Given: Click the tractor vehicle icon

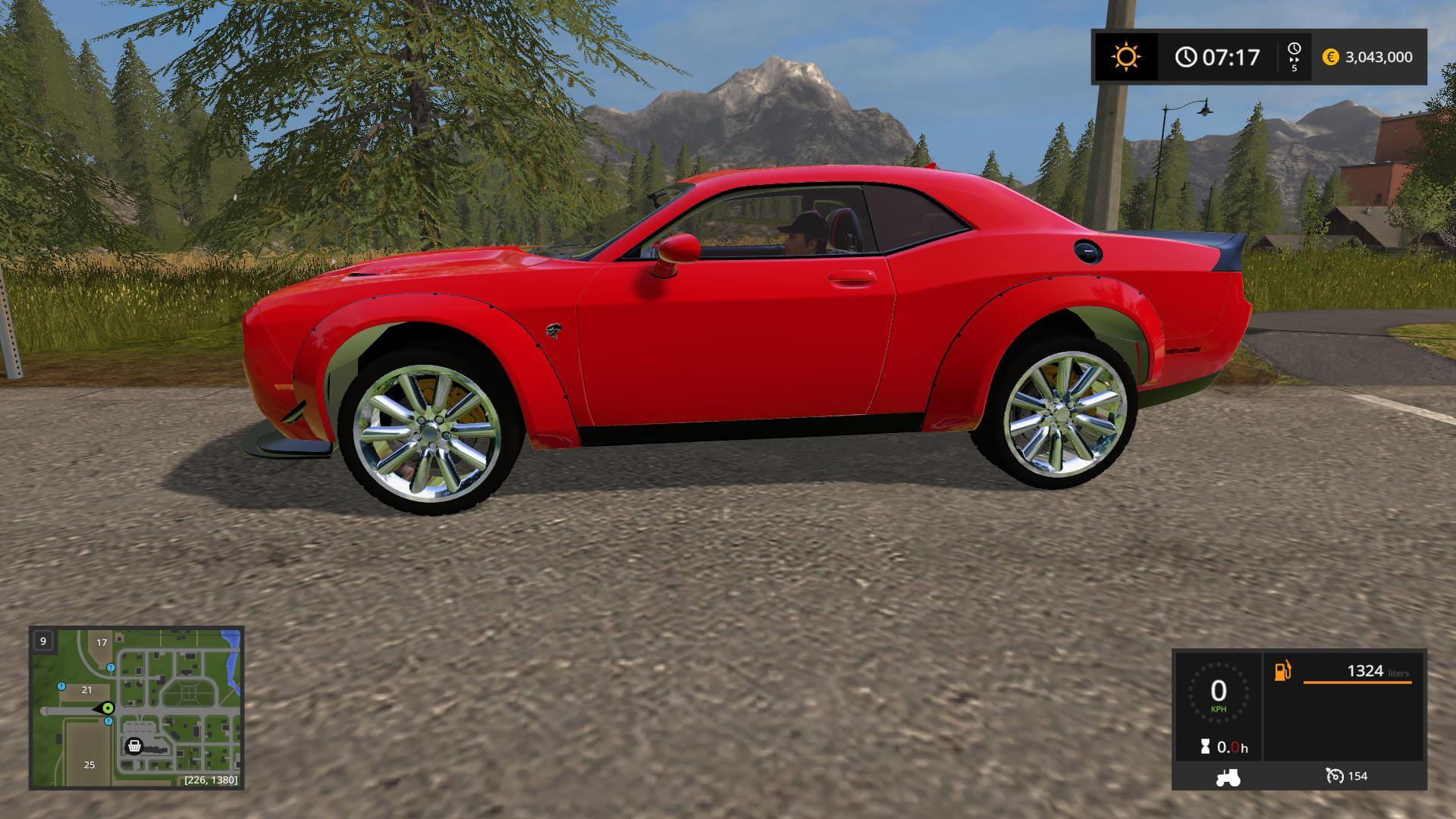Looking at the screenshot, I should 1227,777.
